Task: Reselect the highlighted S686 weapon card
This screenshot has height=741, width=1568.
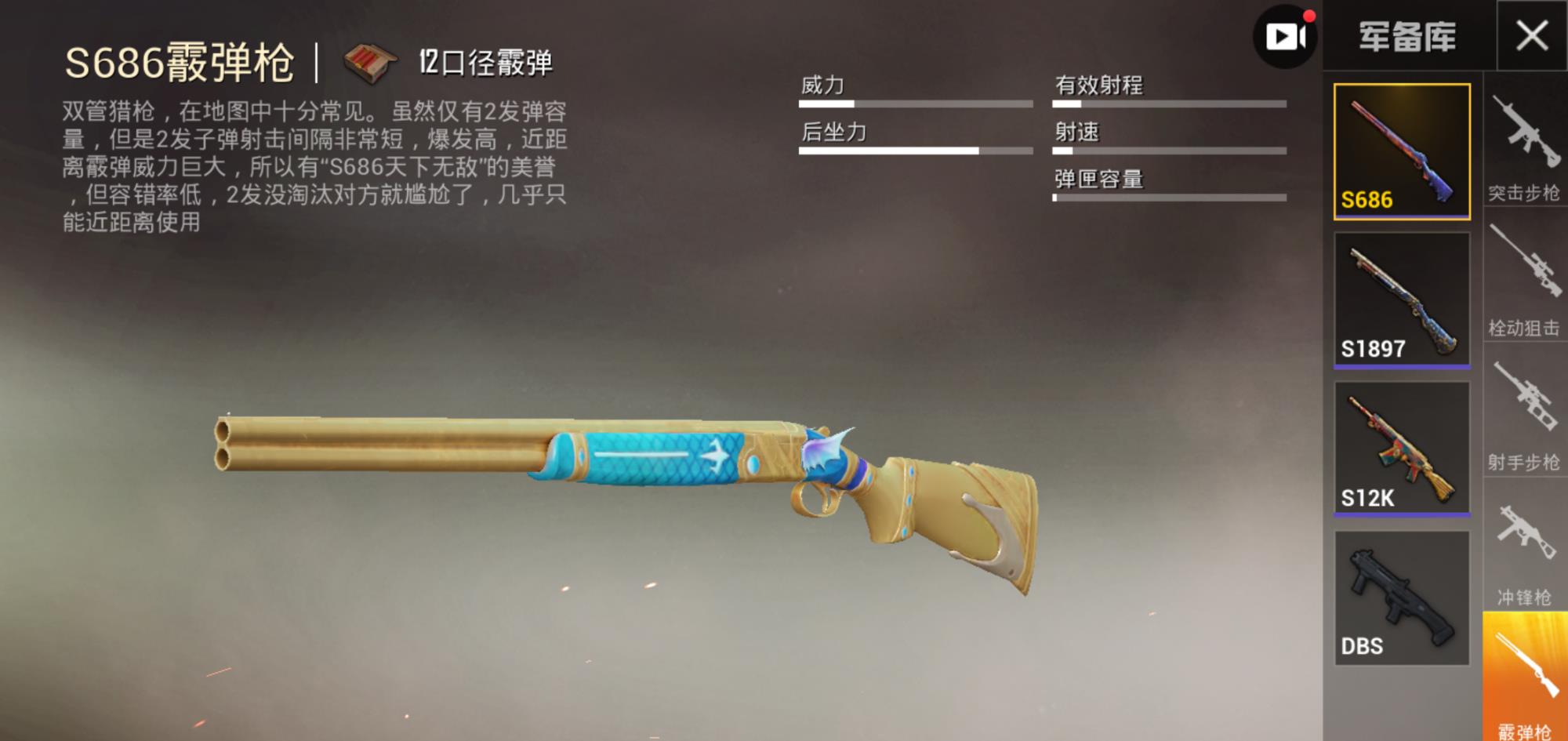Action: [x=1403, y=153]
